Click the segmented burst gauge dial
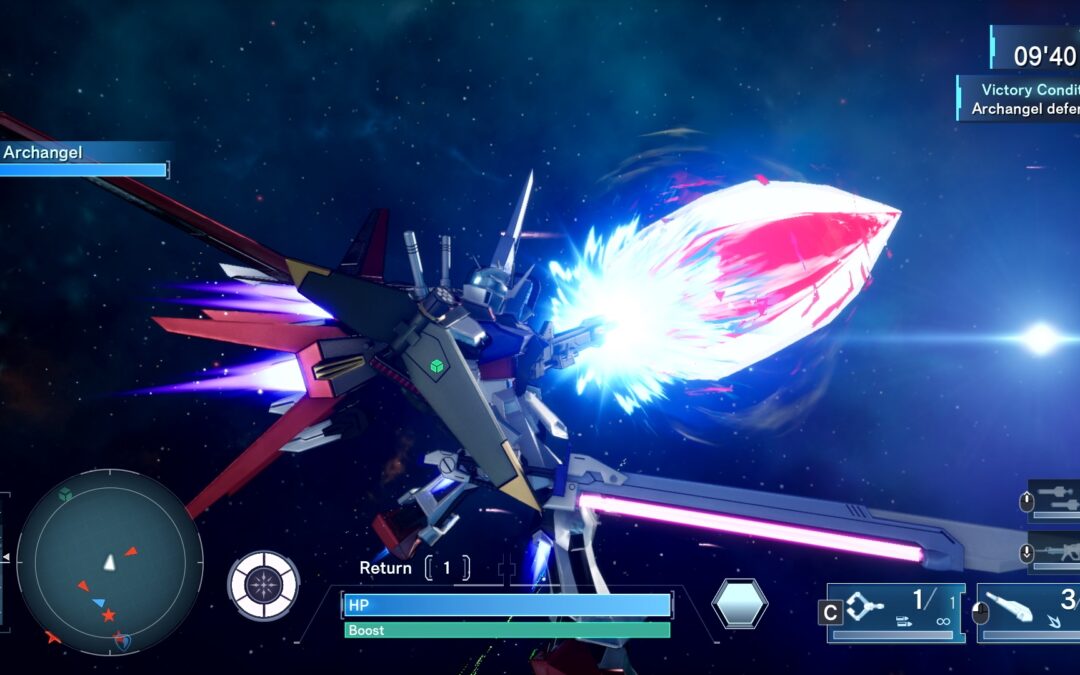 (263, 585)
